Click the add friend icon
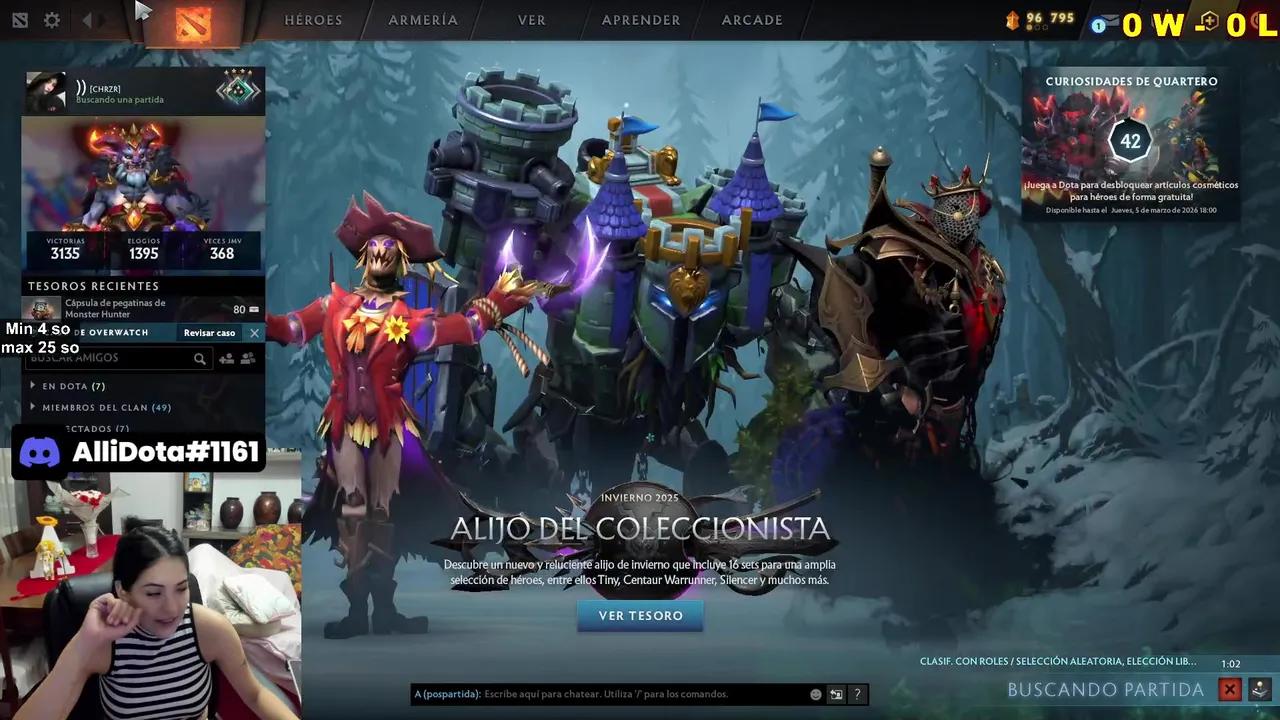This screenshot has width=1280, height=720. 226,358
